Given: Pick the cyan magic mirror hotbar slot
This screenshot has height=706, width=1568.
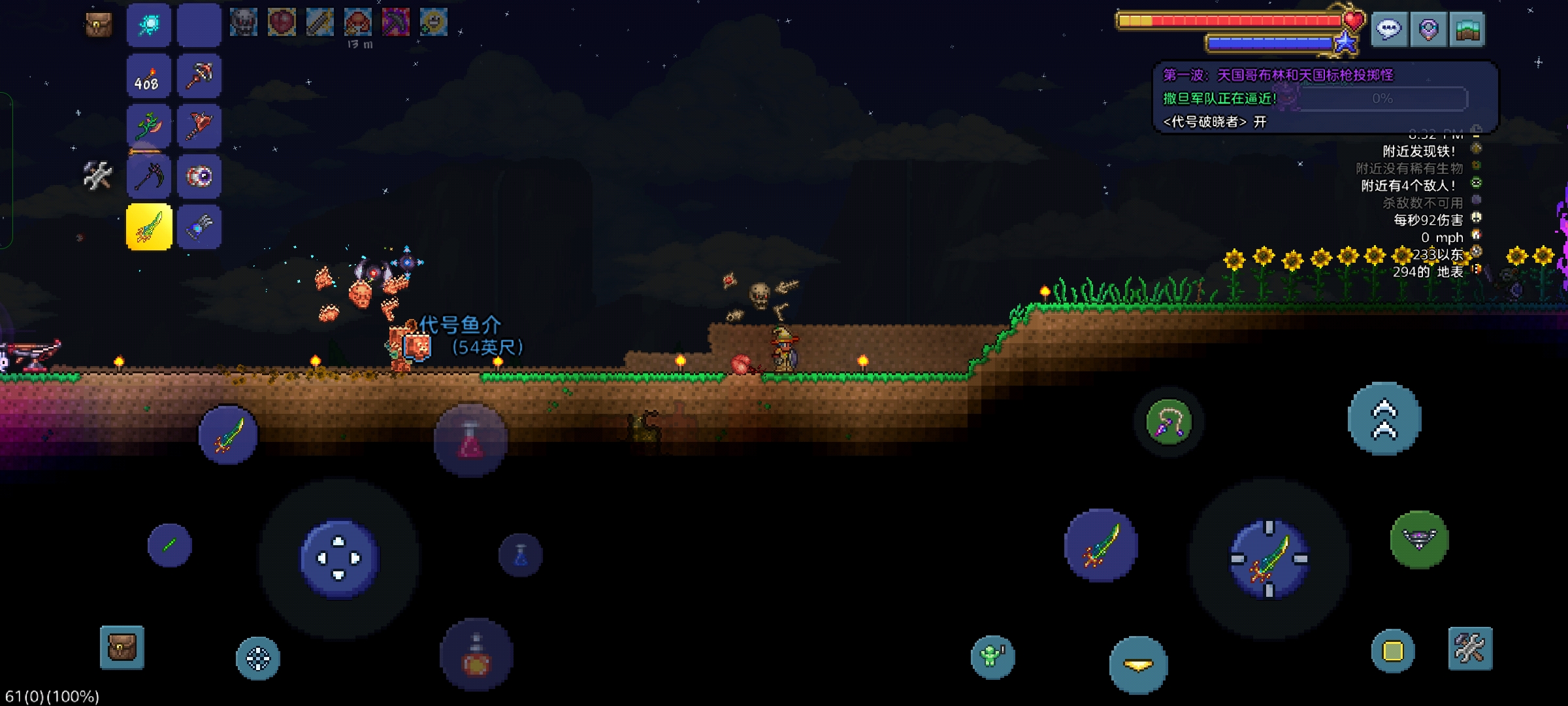Looking at the screenshot, I should coord(149,26).
